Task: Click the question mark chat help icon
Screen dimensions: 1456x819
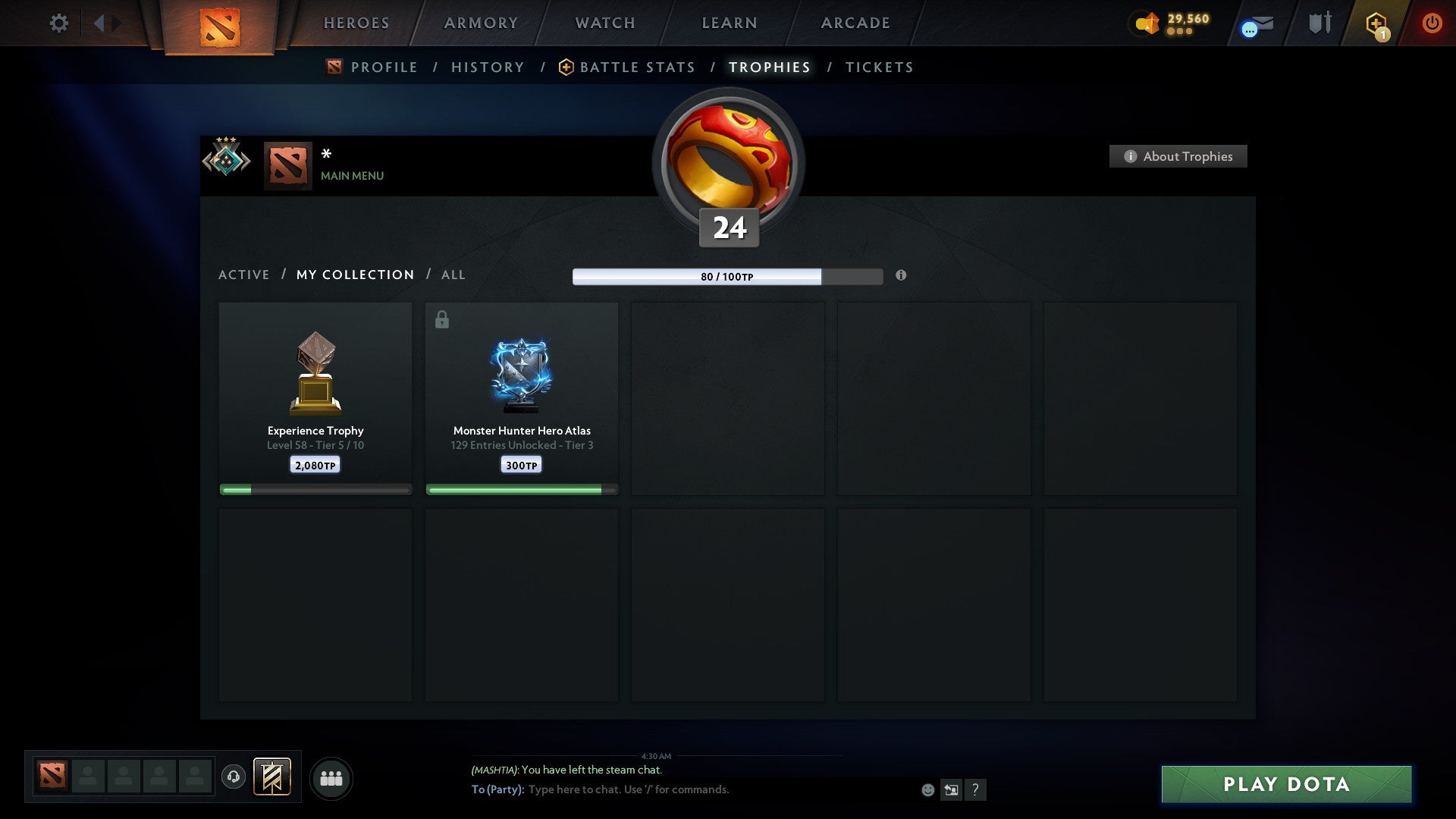Action: click(975, 789)
